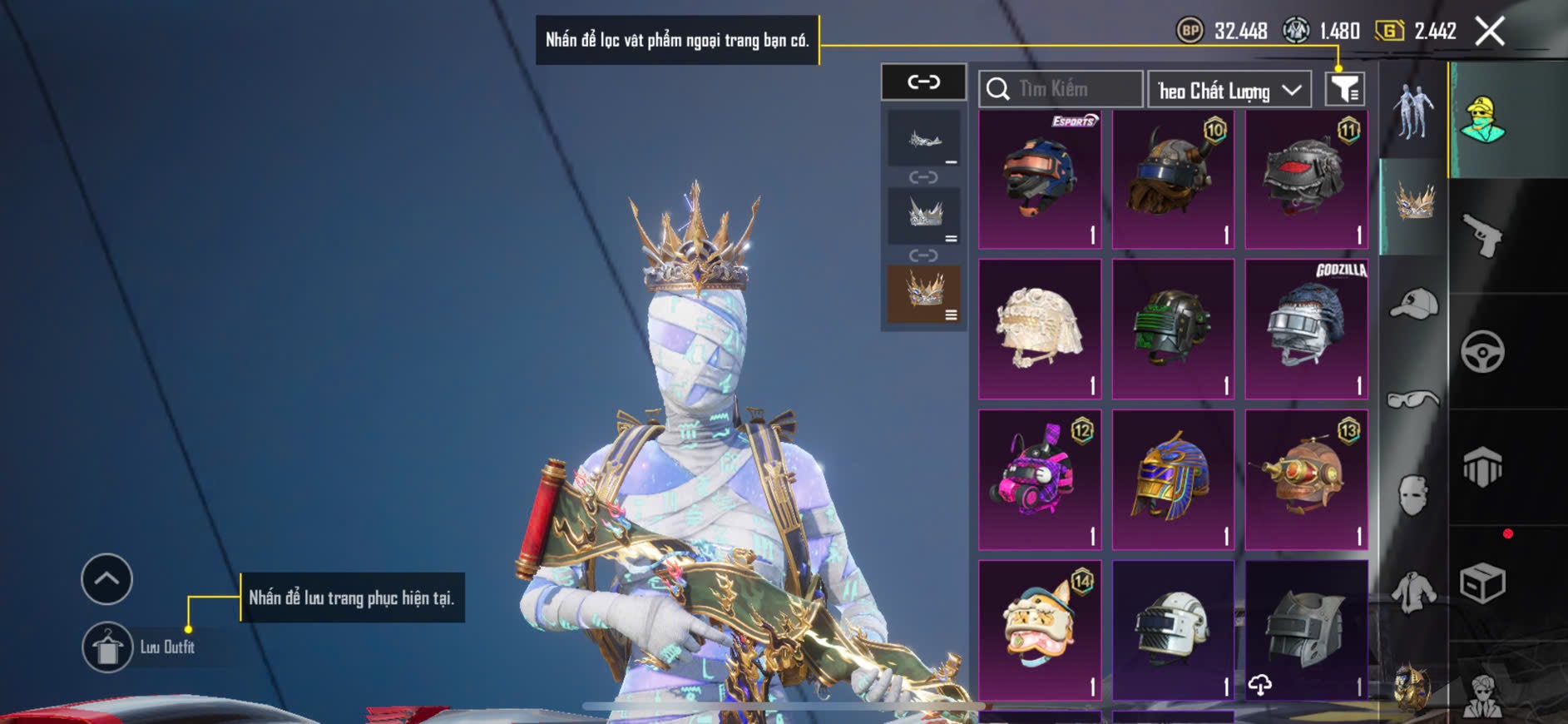The width and height of the screenshot is (1568, 724).
Task: Select the lion dance mask helmet
Action: (x=1040, y=630)
